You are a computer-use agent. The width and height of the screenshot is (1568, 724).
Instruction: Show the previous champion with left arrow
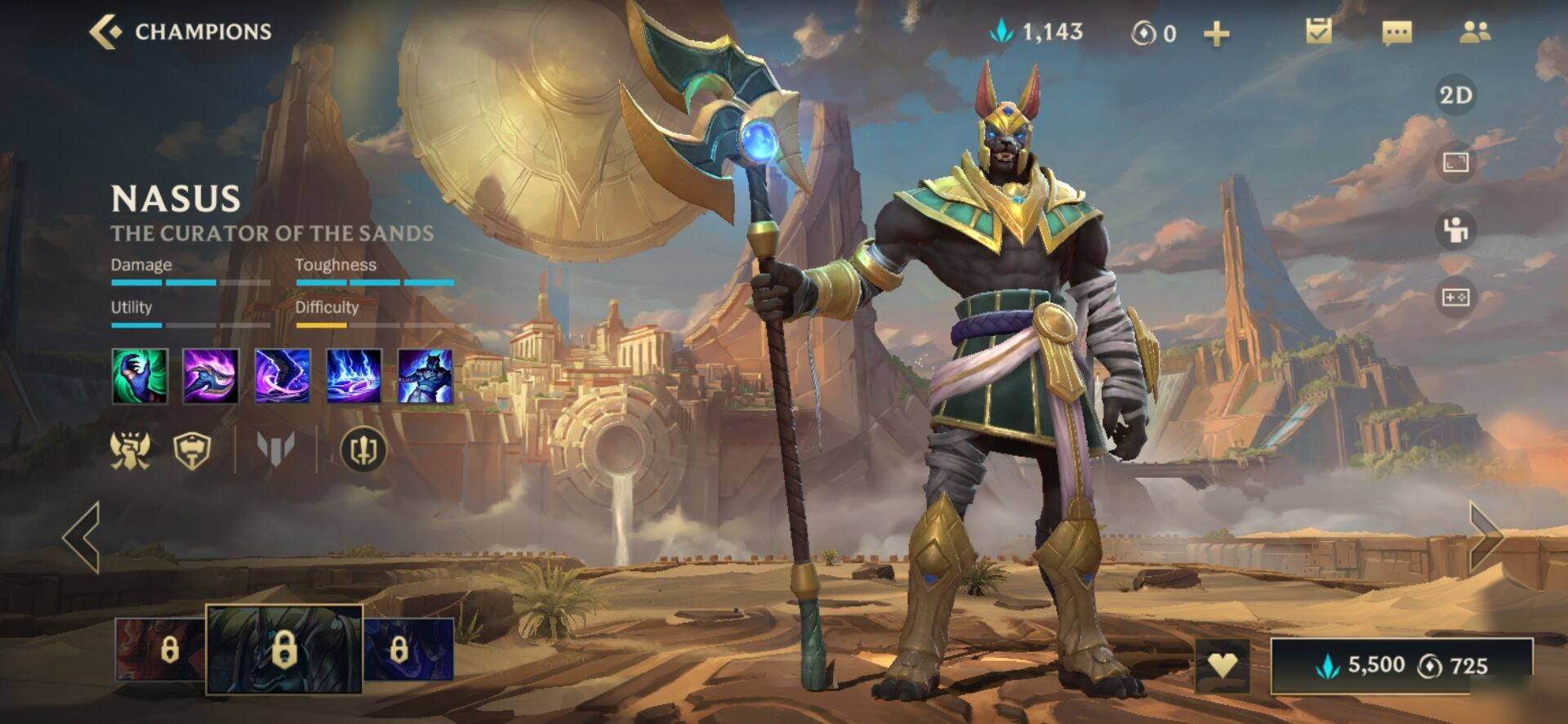tap(82, 537)
